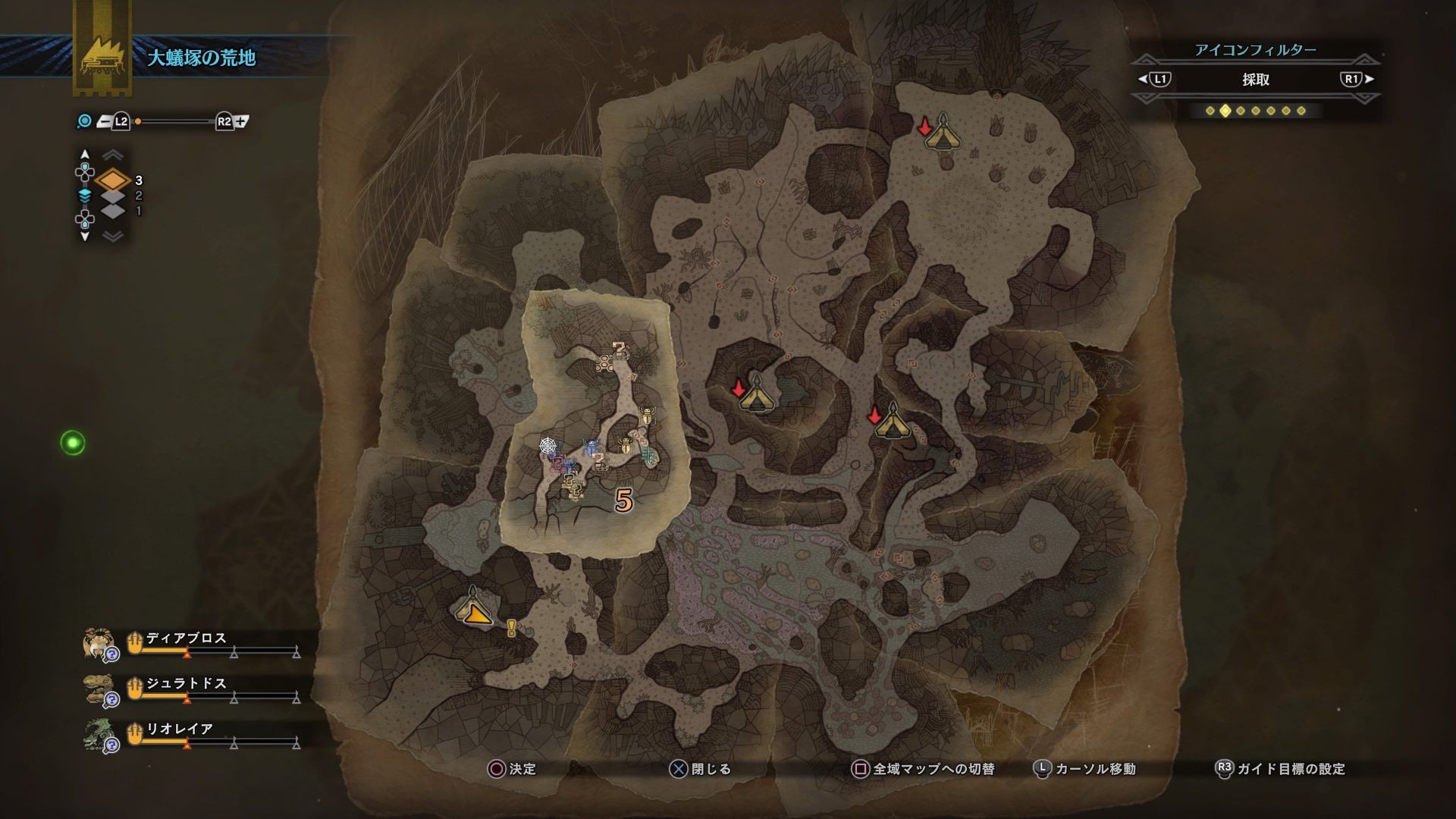Click the teal fishbone gathering marker
The width and height of the screenshot is (1456, 819).
[648, 456]
